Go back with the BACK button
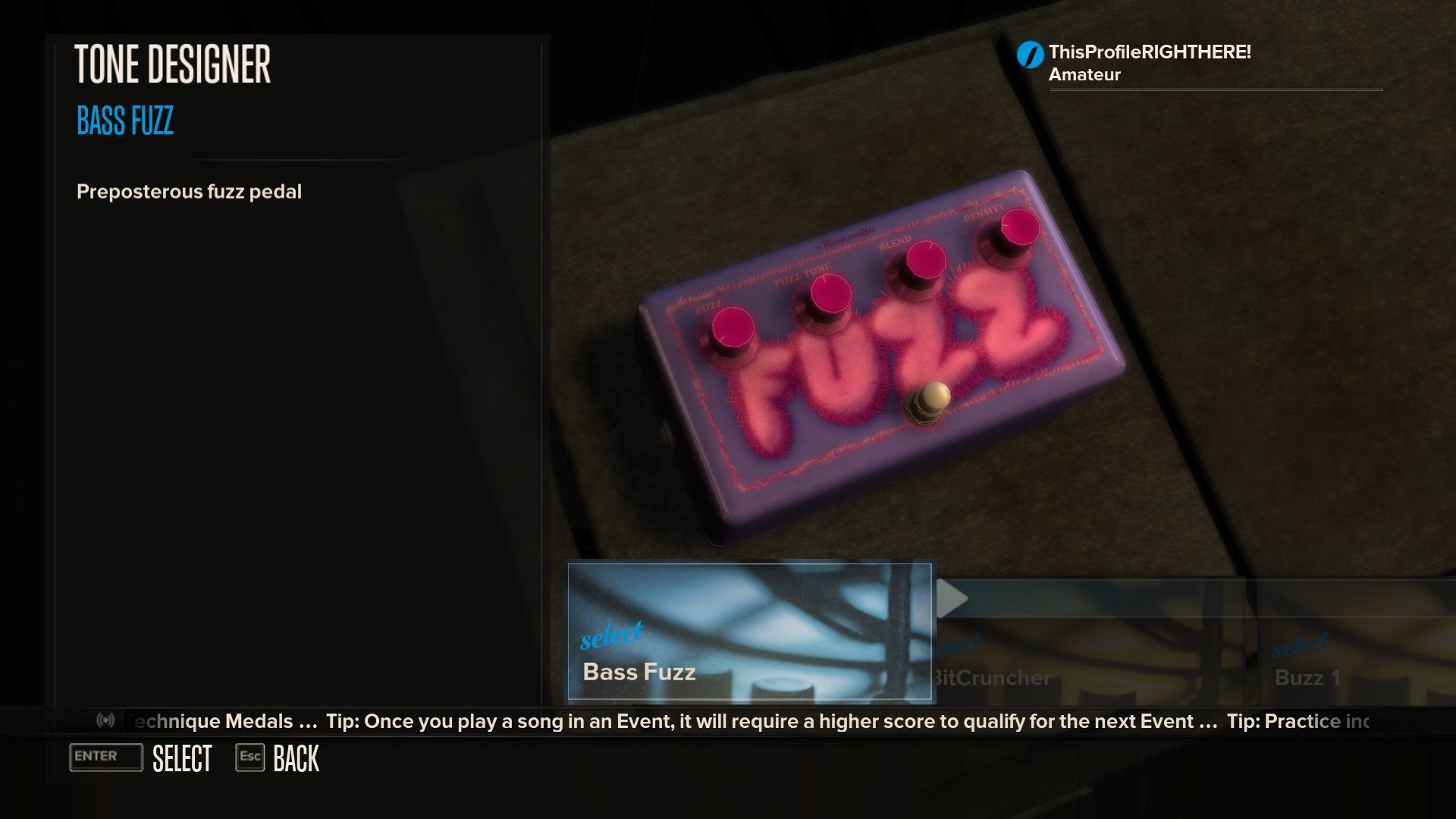Screen dimensions: 1456x819 (x=296, y=758)
